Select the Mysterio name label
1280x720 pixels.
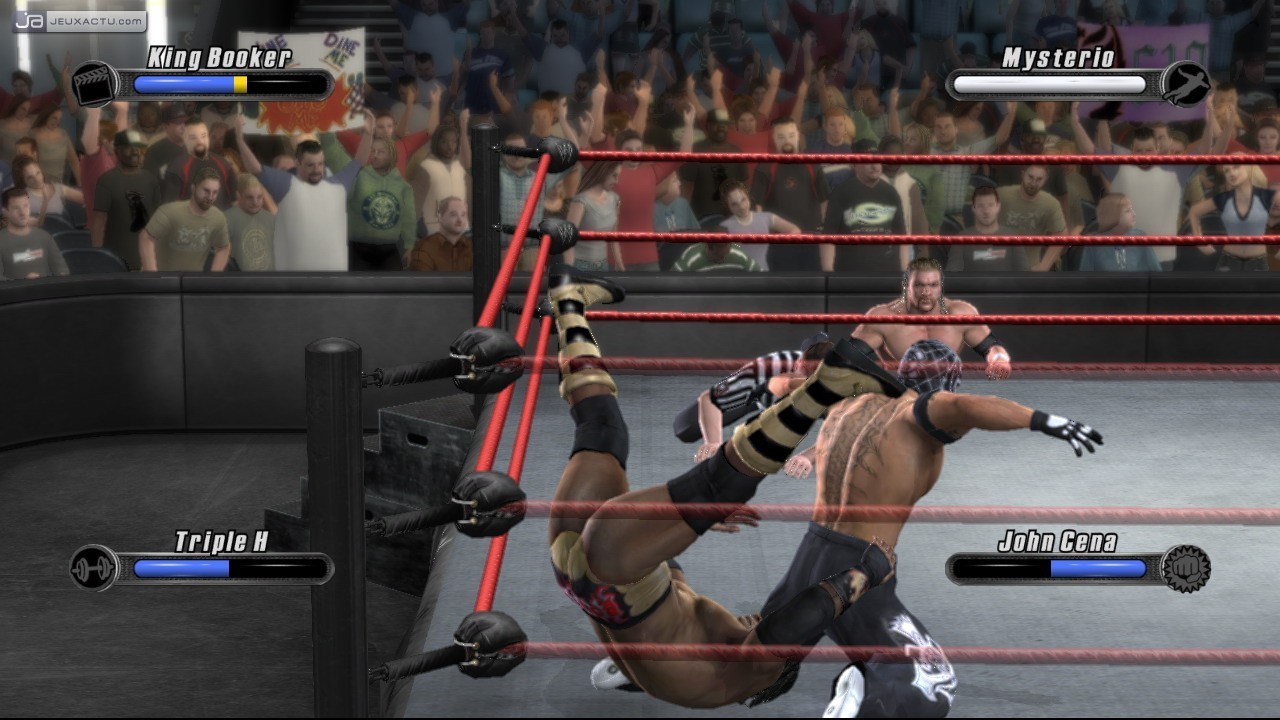[x=1058, y=58]
